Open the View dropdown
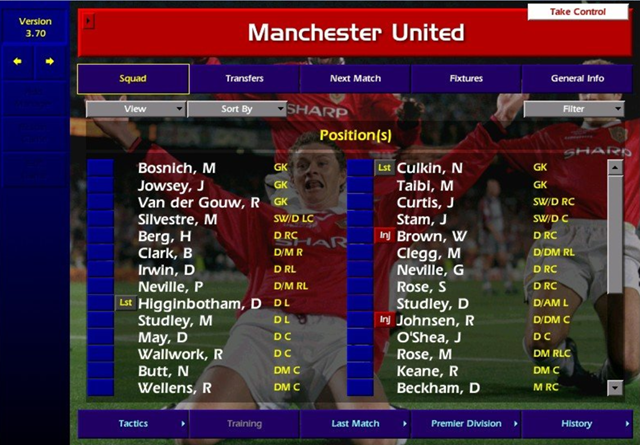 pos(135,109)
